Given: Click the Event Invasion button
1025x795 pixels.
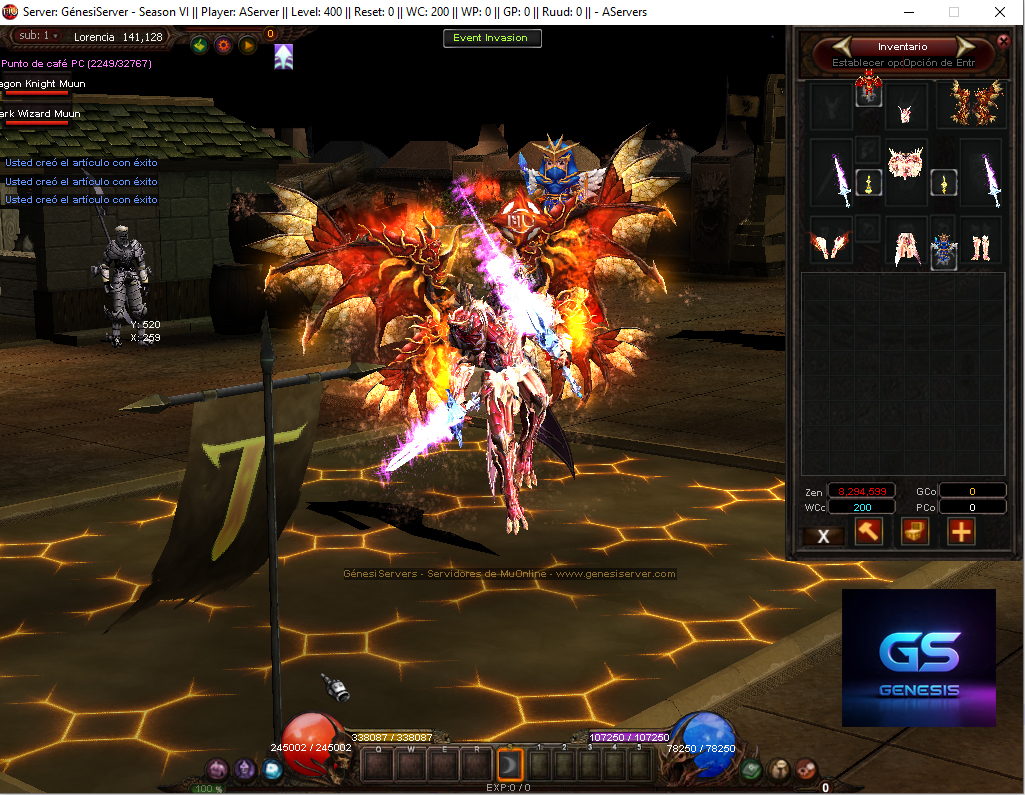Looking at the screenshot, I should (492, 38).
